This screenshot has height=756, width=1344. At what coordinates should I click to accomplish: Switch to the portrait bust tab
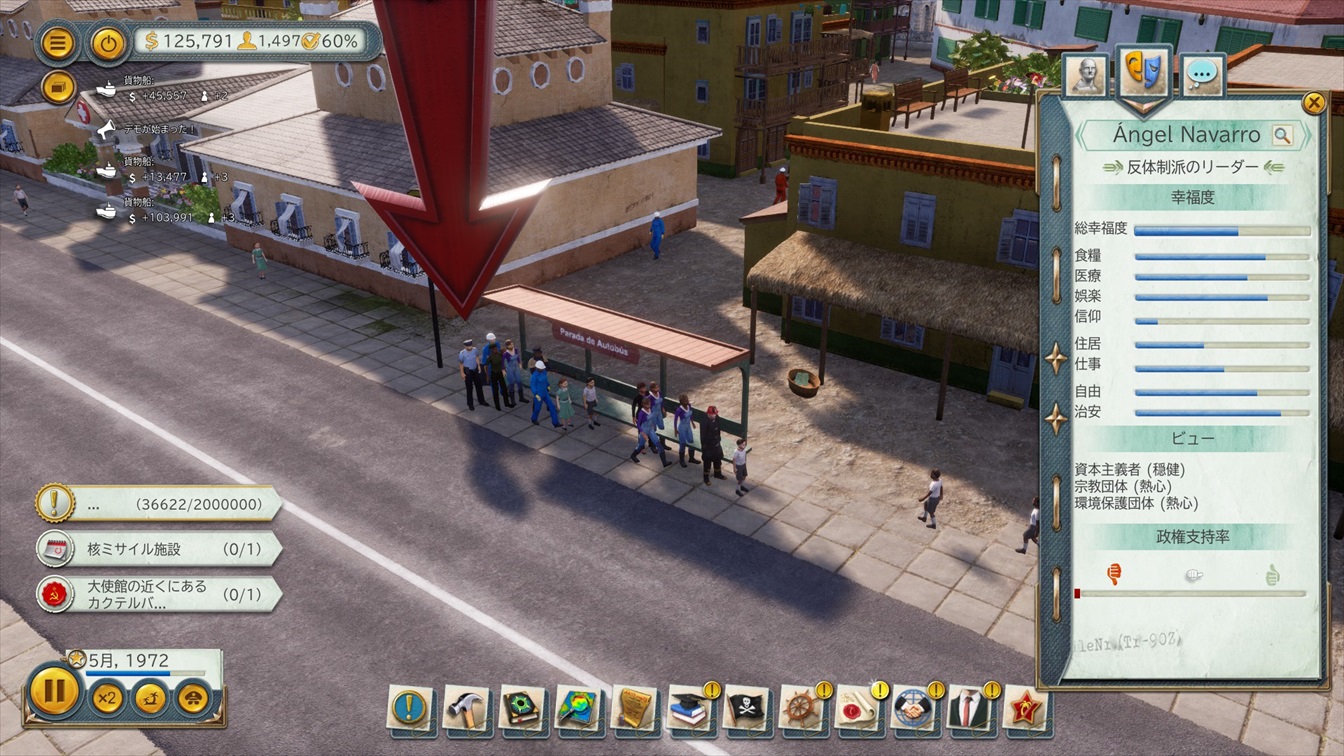click(1086, 75)
